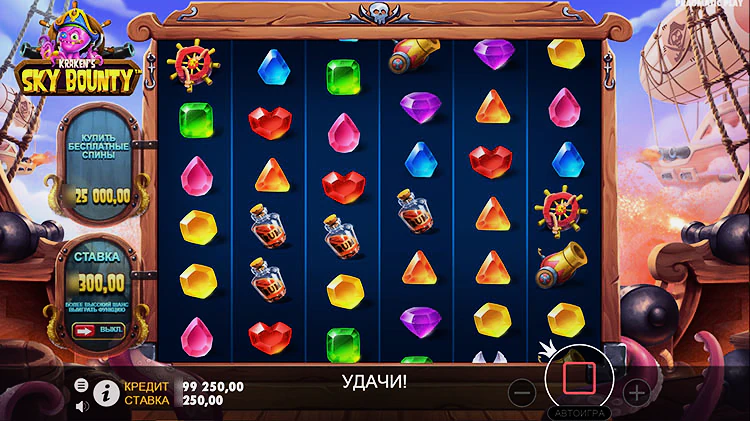Open the АВТОИГРА autoplay options

pos(578,412)
